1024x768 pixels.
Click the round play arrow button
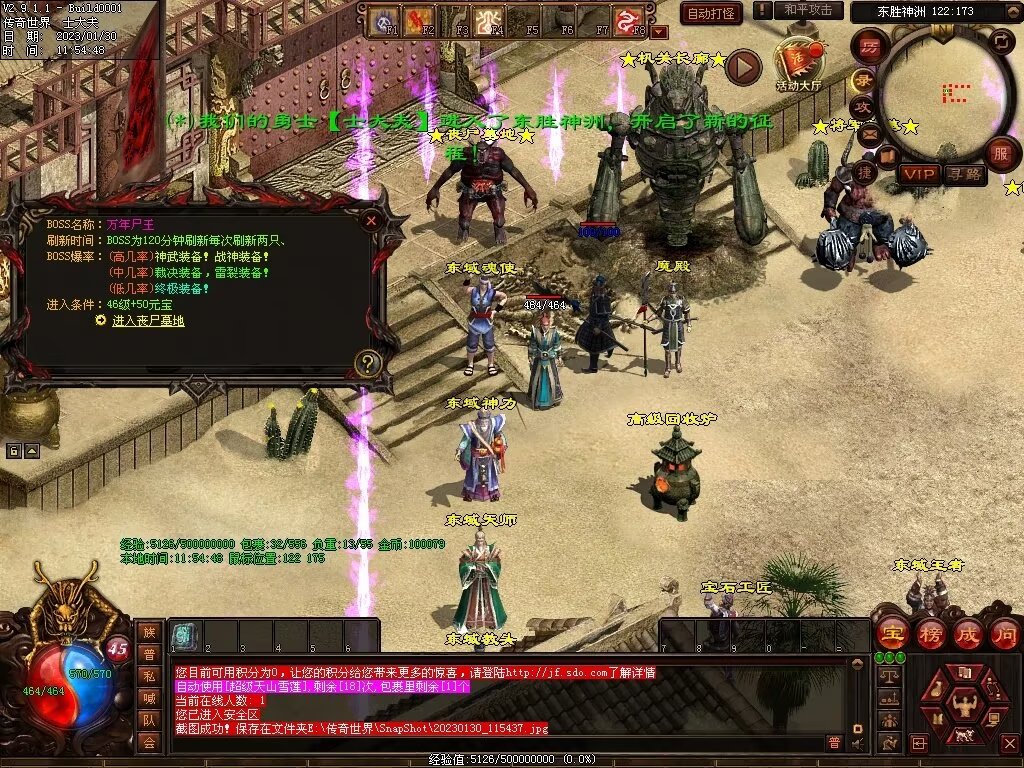pos(743,67)
